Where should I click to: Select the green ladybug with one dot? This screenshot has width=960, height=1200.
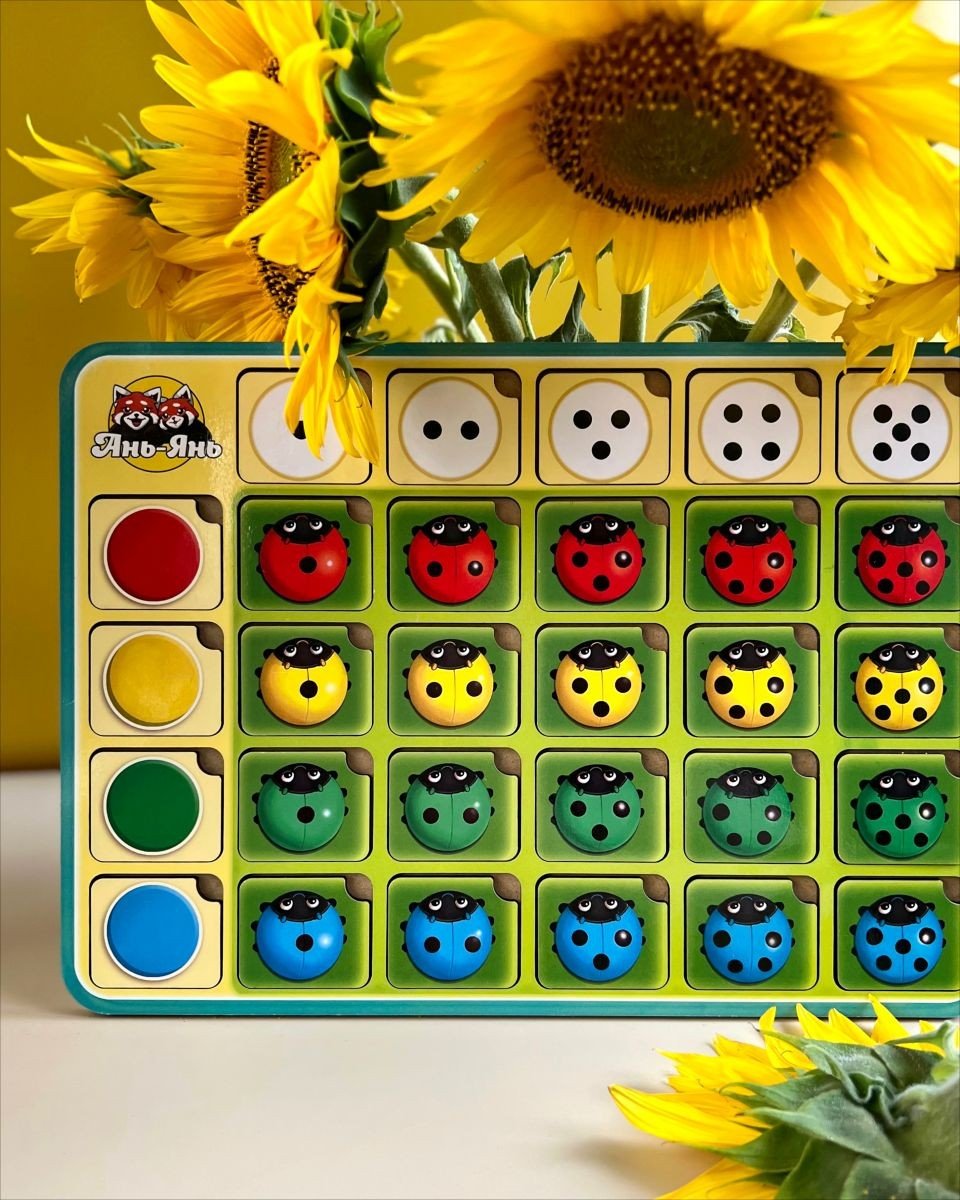301,808
